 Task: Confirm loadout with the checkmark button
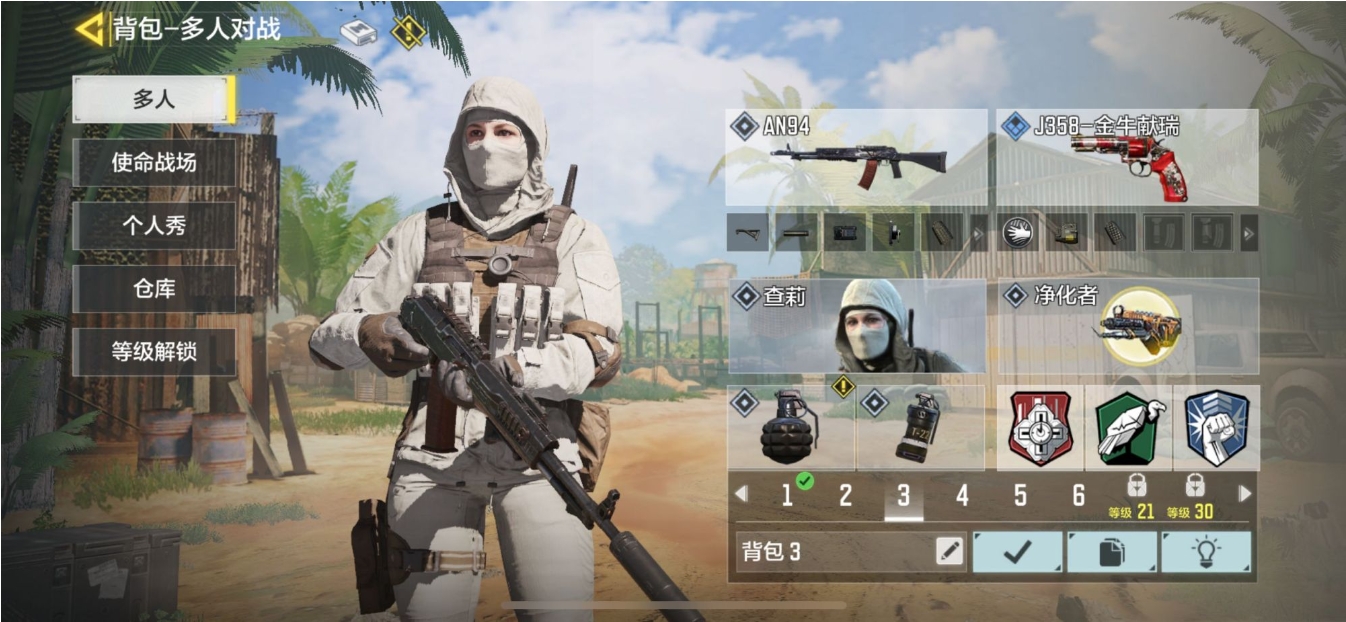click(1017, 552)
